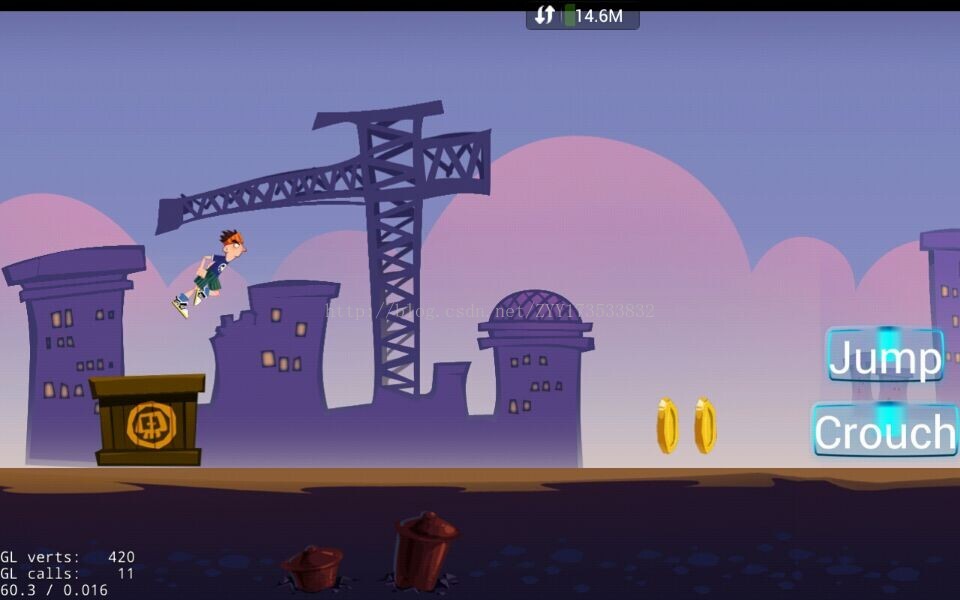
Task: Hit the Crouch button
Action: click(885, 431)
